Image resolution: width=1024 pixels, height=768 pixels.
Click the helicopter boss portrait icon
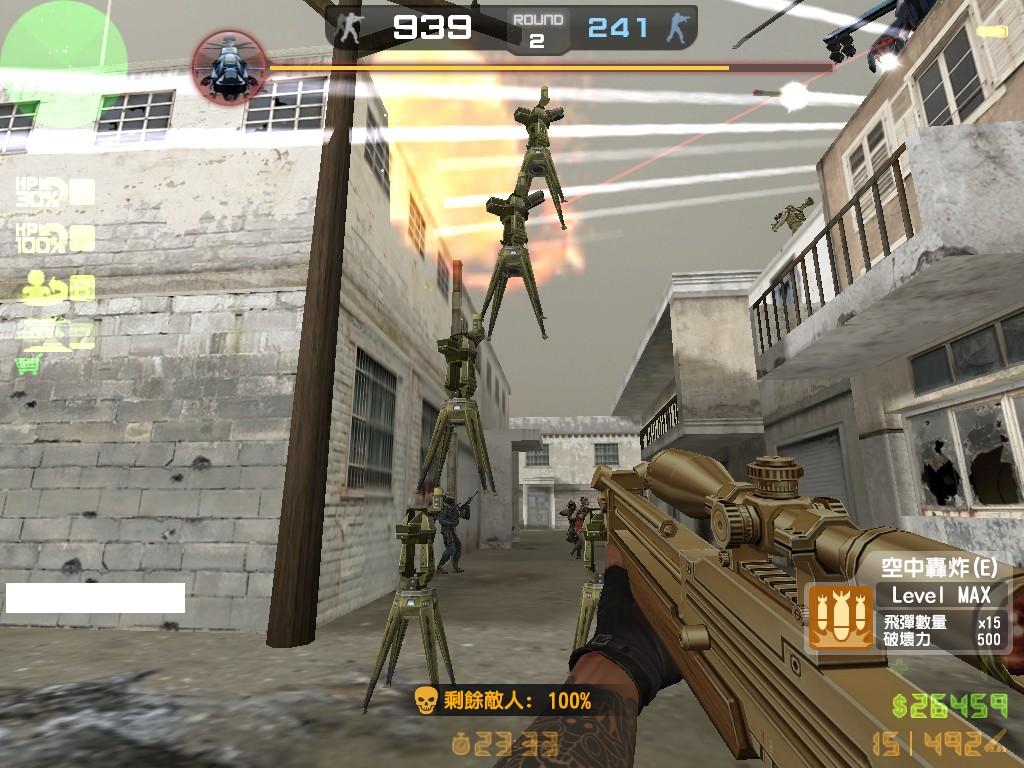pyautogui.click(x=228, y=66)
